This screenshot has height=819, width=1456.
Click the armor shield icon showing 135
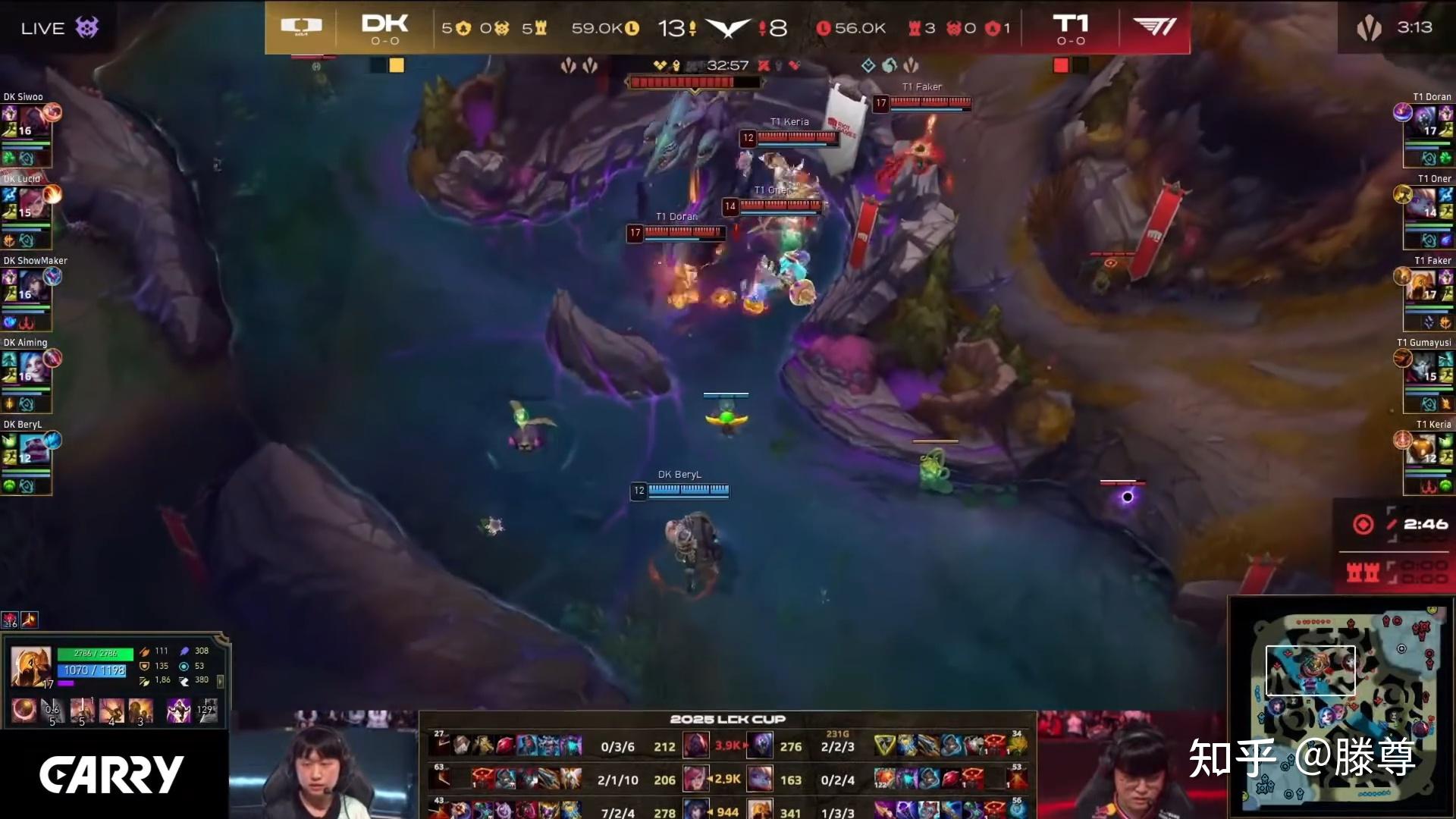144,666
